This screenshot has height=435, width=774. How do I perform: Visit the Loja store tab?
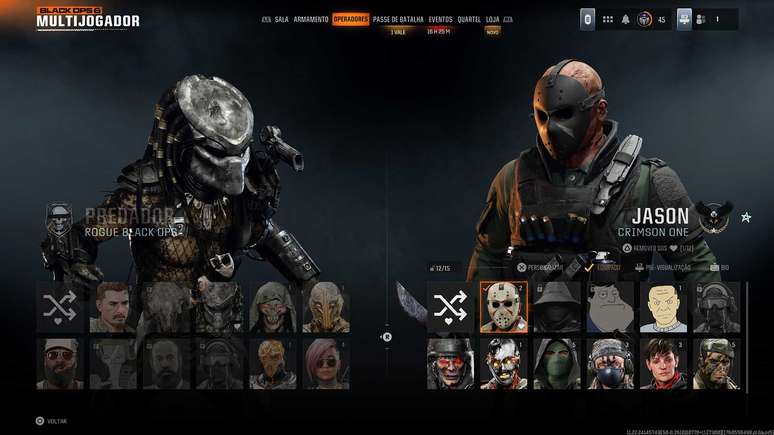click(493, 19)
